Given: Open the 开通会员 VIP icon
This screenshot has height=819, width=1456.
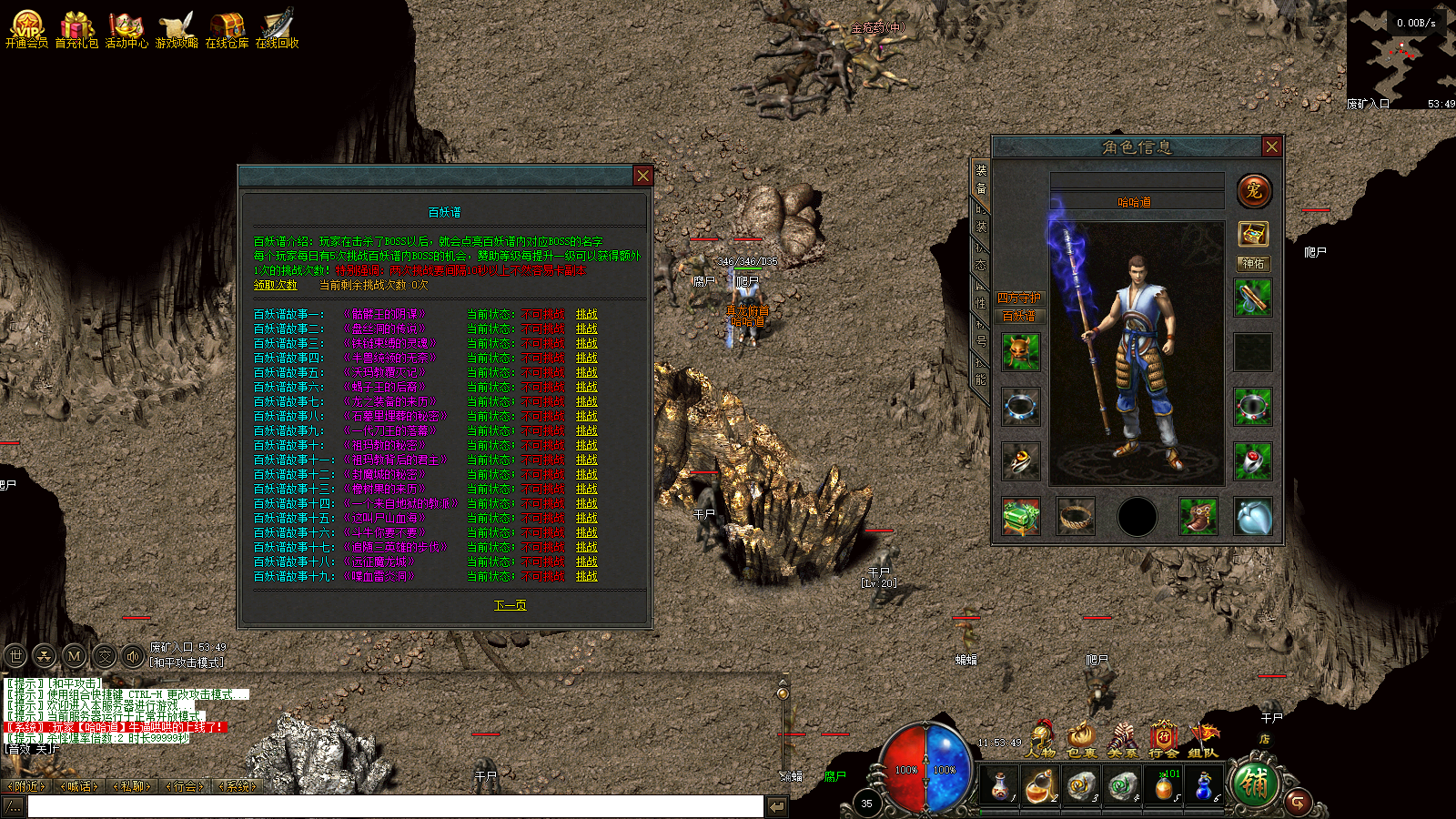Looking at the screenshot, I should click(26, 29).
